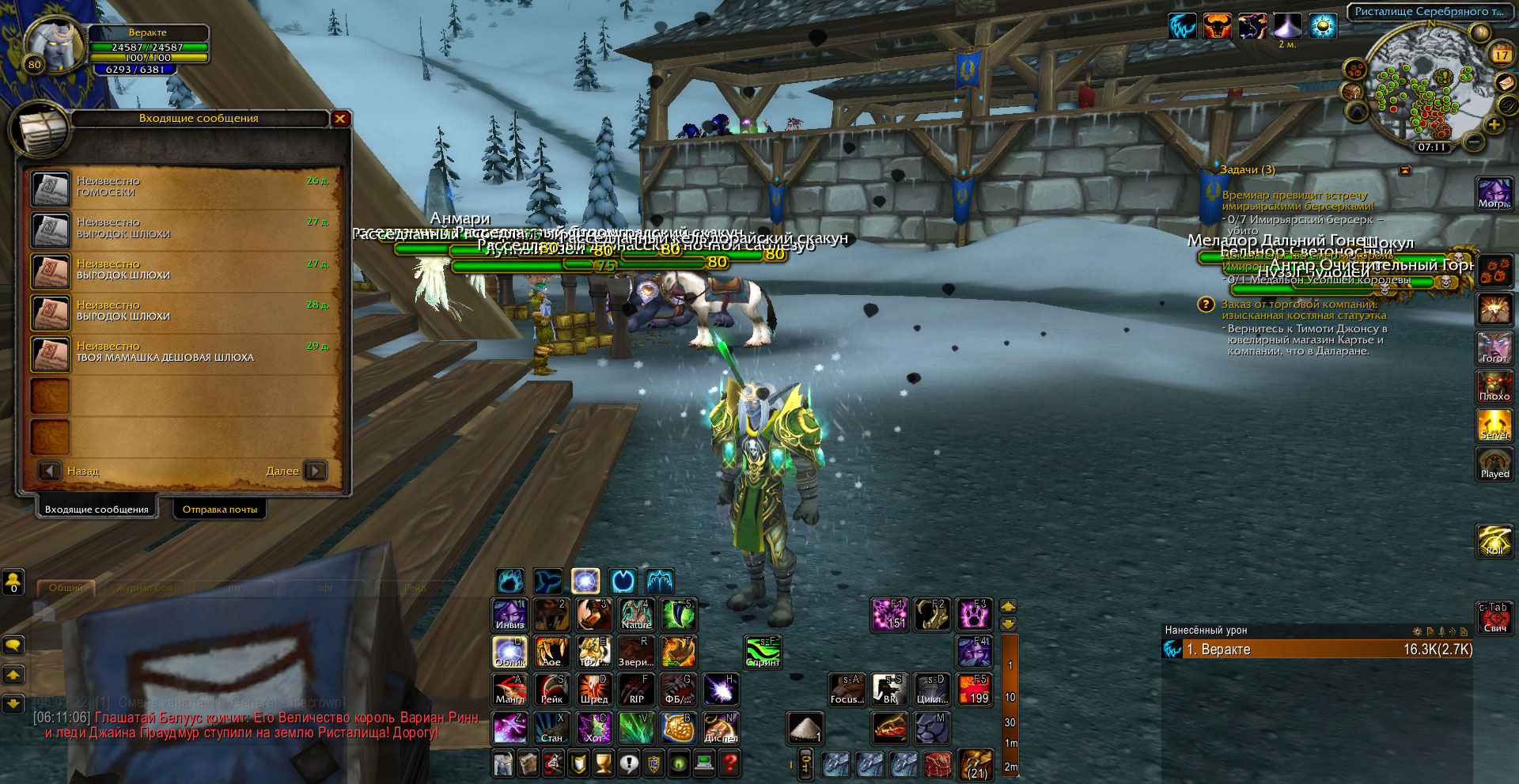Close the incoming mail window
The height and width of the screenshot is (784, 1519).
(340, 119)
